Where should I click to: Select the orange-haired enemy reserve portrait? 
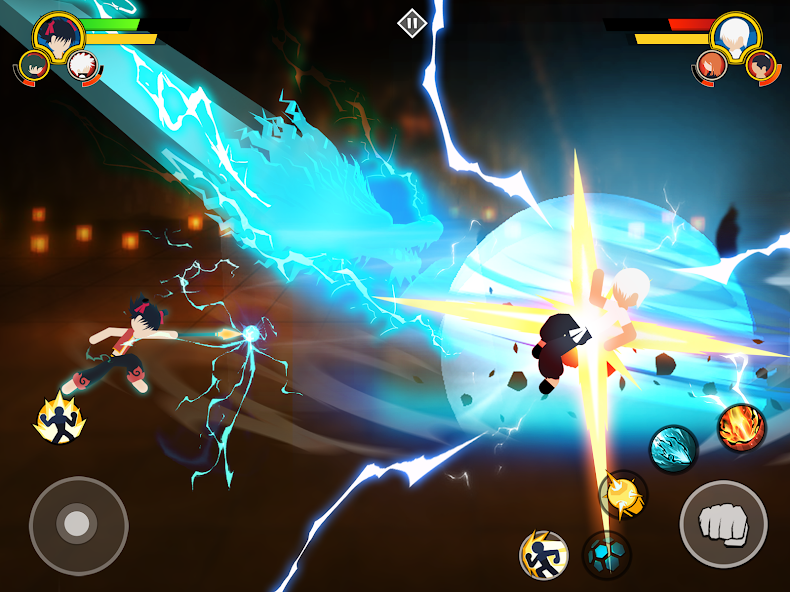click(x=710, y=66)
